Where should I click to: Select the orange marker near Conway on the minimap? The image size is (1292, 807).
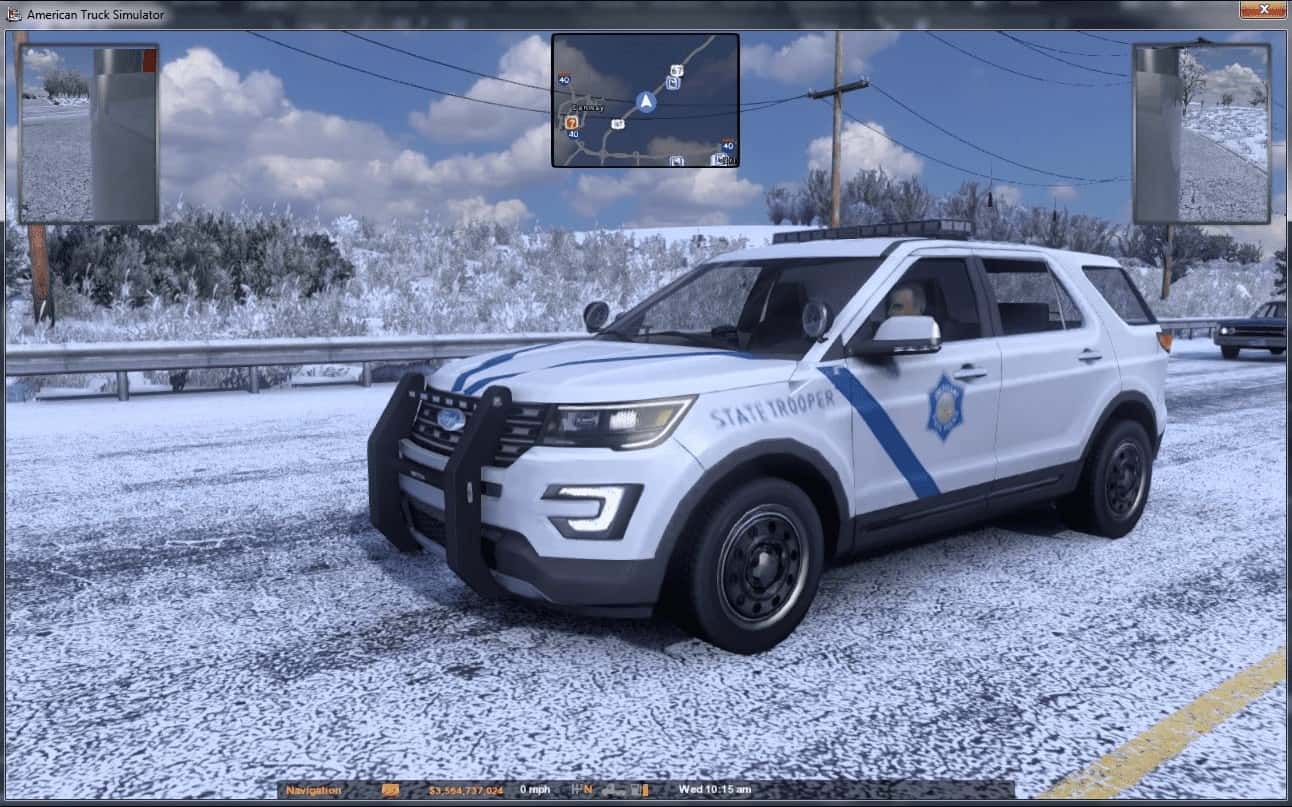[x=572, y=122]
